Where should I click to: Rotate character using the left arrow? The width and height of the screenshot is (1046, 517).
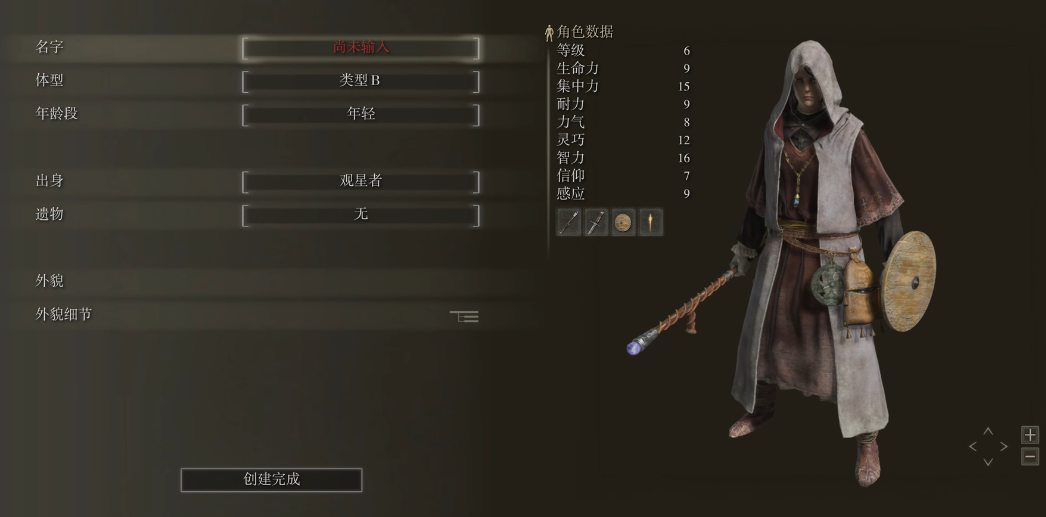973,446
